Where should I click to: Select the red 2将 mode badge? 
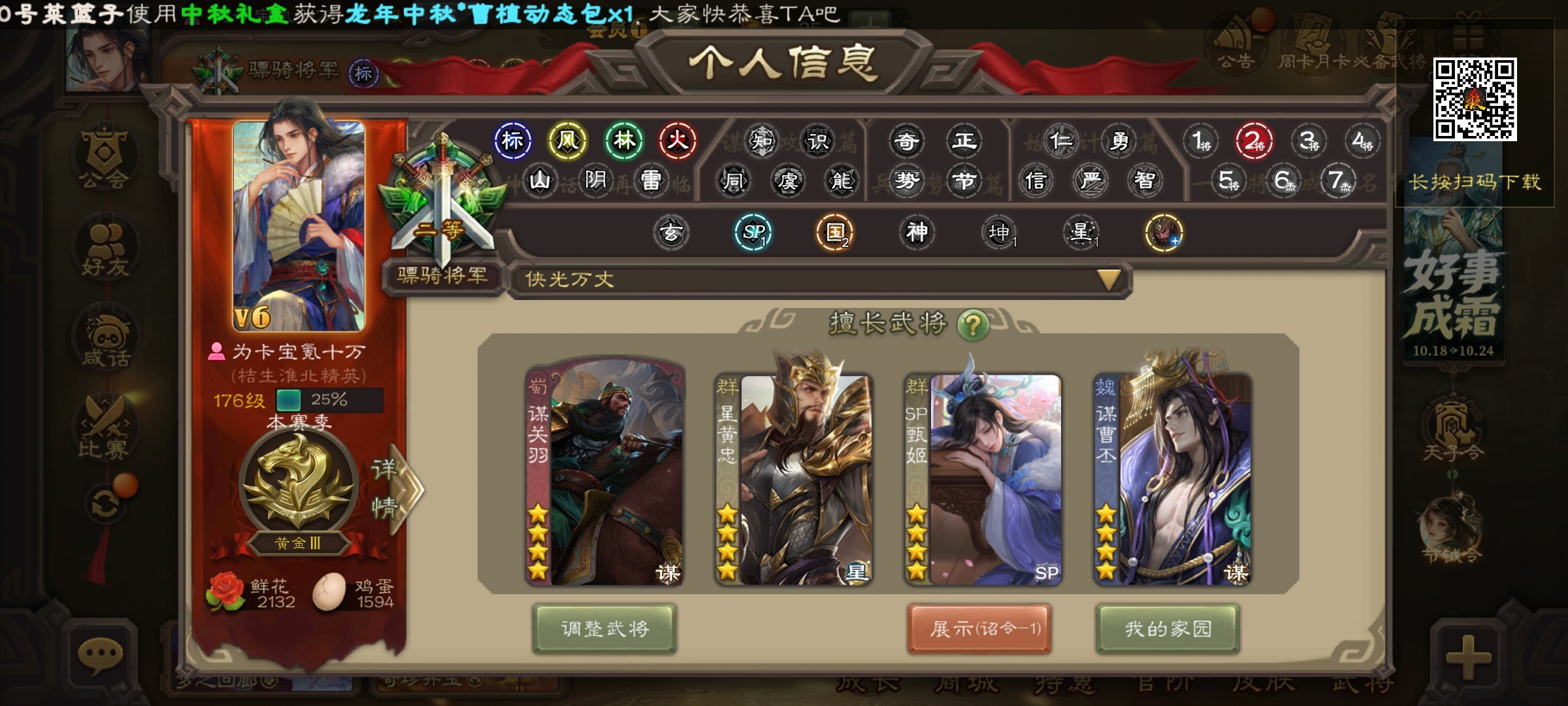(1254, 141)
